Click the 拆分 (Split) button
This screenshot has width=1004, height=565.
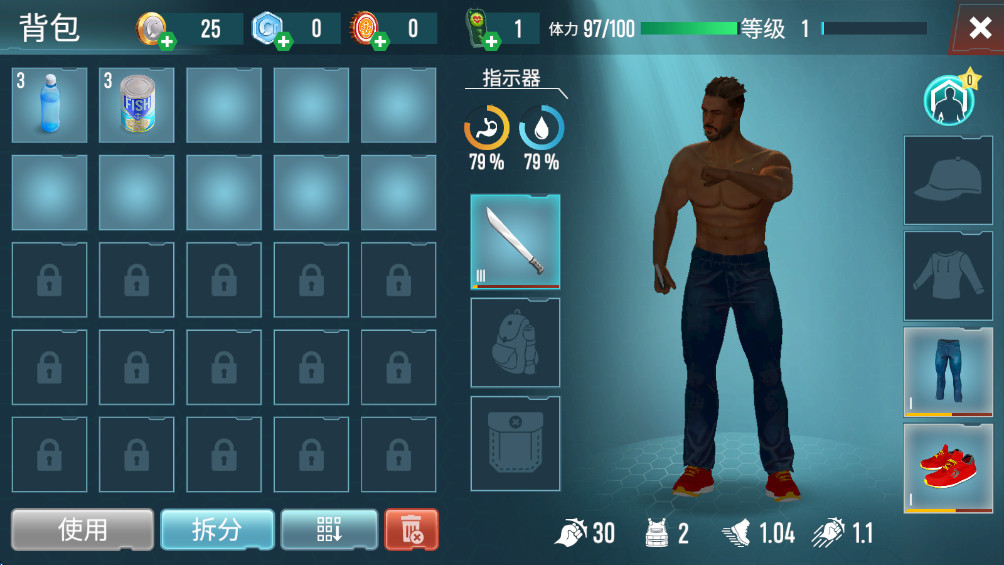217,529
